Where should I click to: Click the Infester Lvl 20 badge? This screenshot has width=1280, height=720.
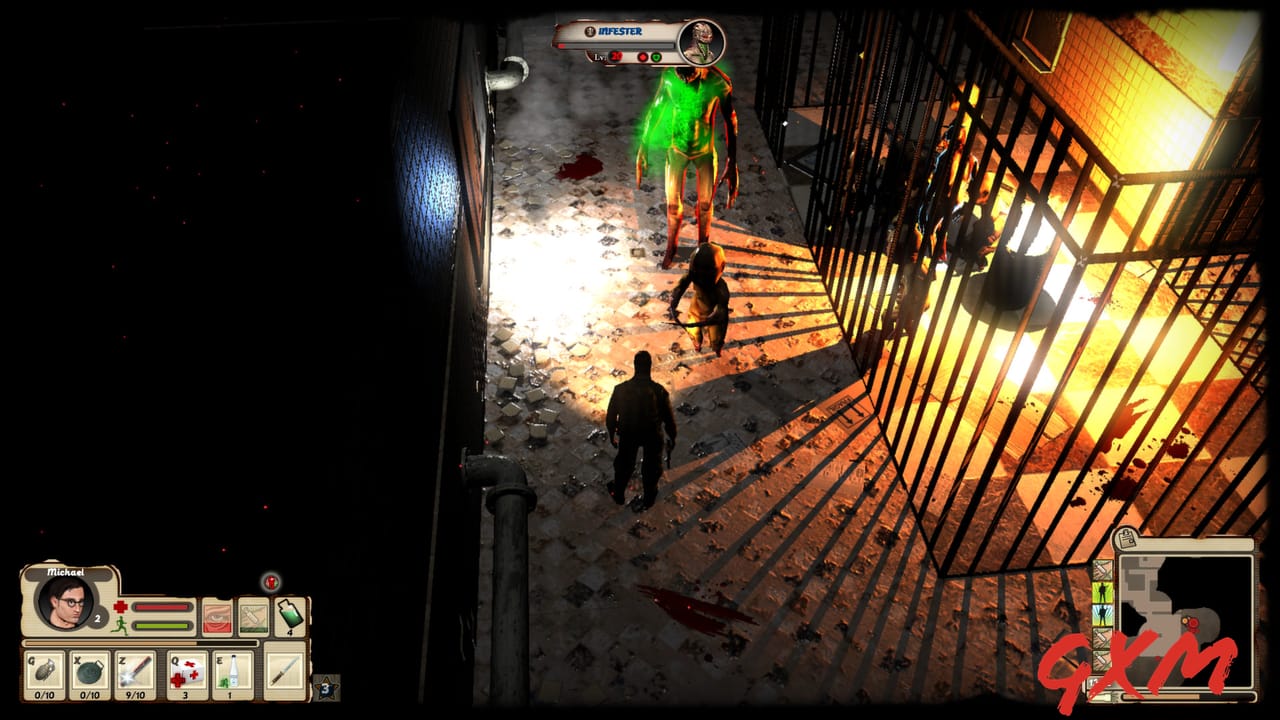coord(616,56)
